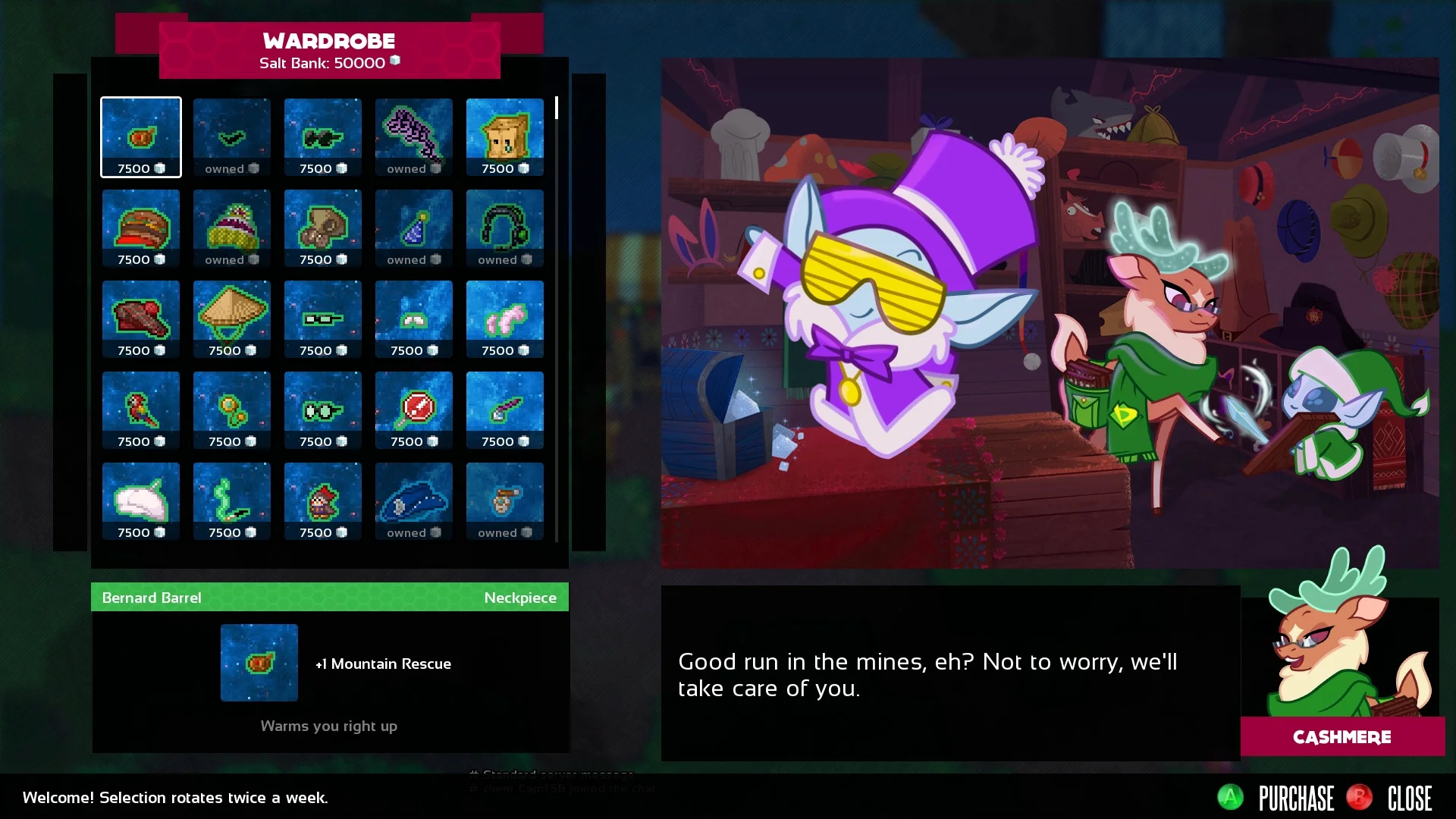Pick the conical straw hat
The height and width of the screenshot is (819, 1456).
232,319
